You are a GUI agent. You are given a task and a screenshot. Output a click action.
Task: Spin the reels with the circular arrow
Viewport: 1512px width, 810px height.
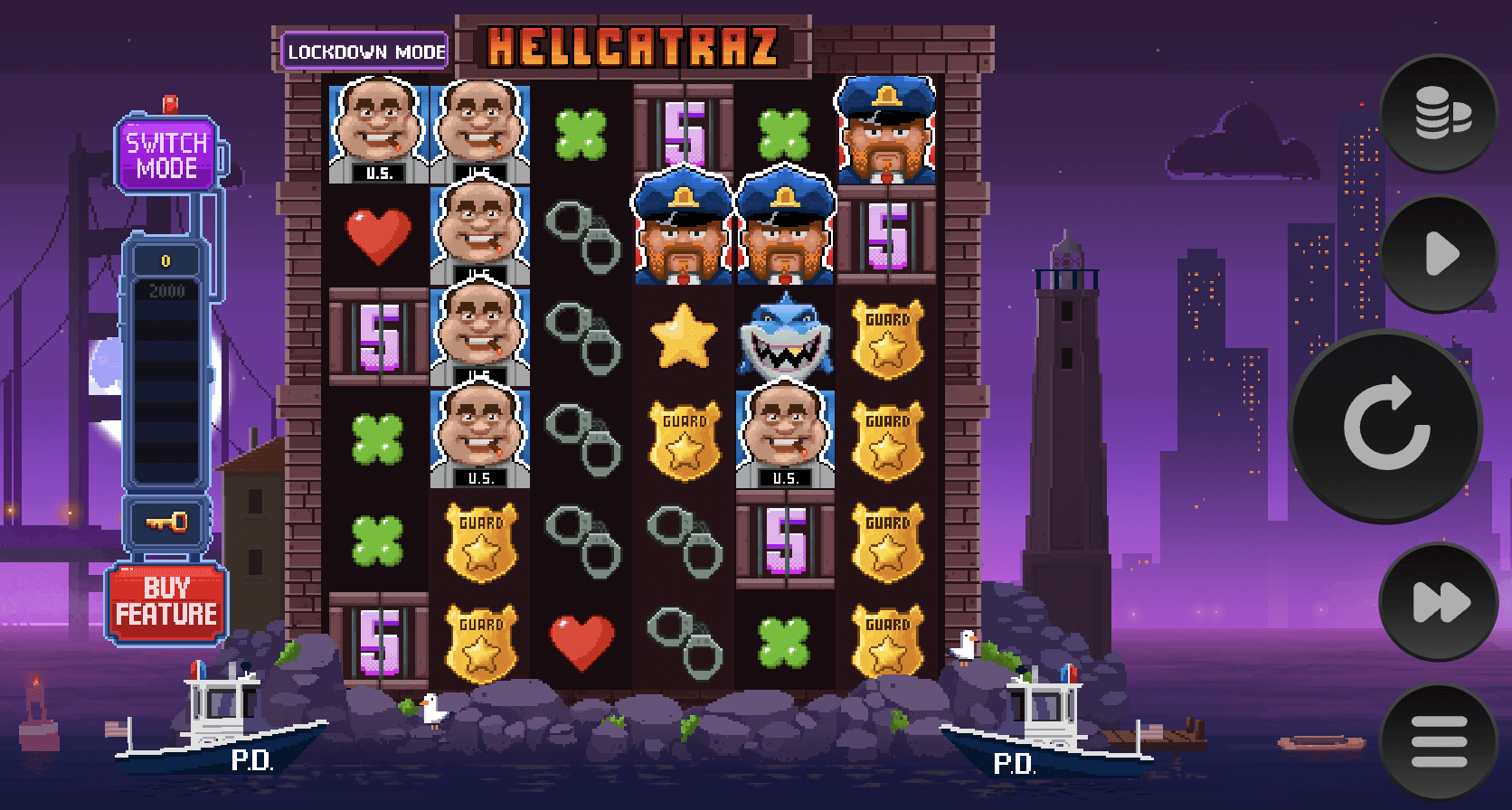[x=1385, y=425]
